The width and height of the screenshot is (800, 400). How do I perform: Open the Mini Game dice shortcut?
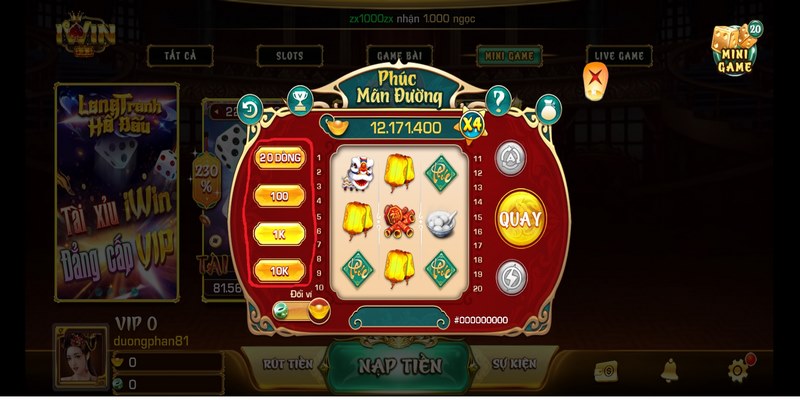click(x=736, y=50)
